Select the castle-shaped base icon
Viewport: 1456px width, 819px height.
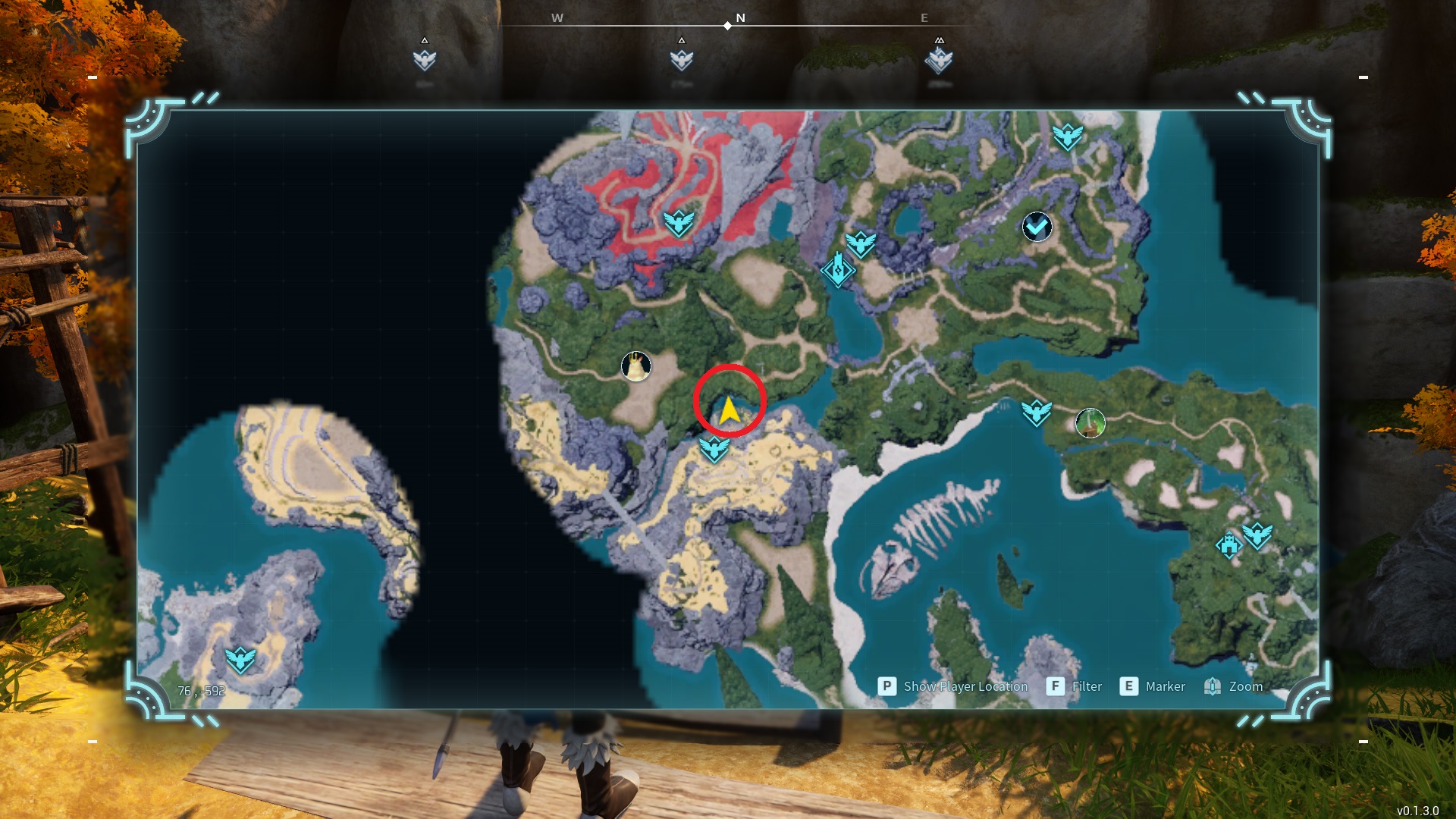(1228, 545)
